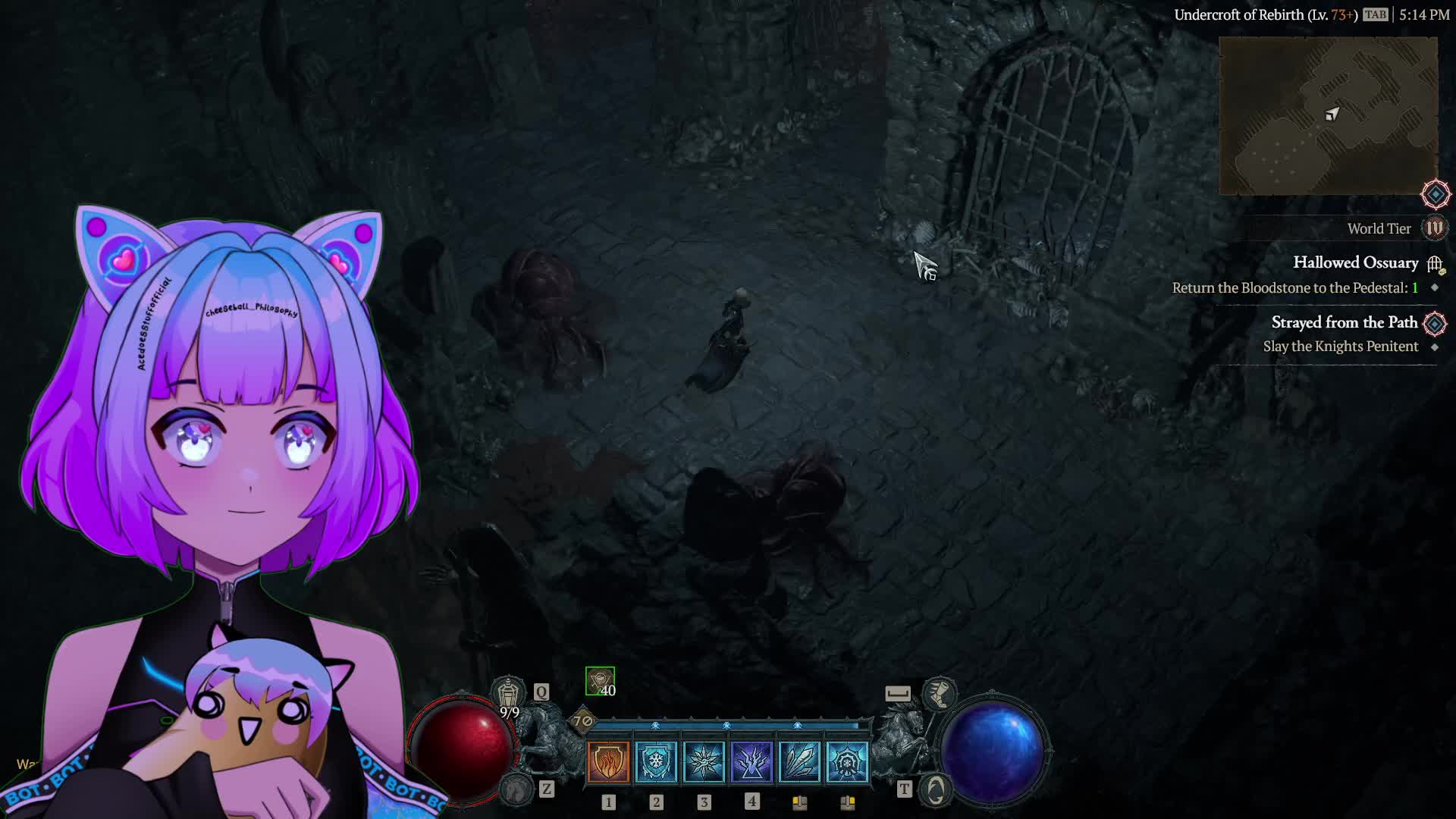Viewport: 1456px width, 819px height.
Task: Open the dungeon minimap
Action: pyautogui.click(x=1328, y=115)
